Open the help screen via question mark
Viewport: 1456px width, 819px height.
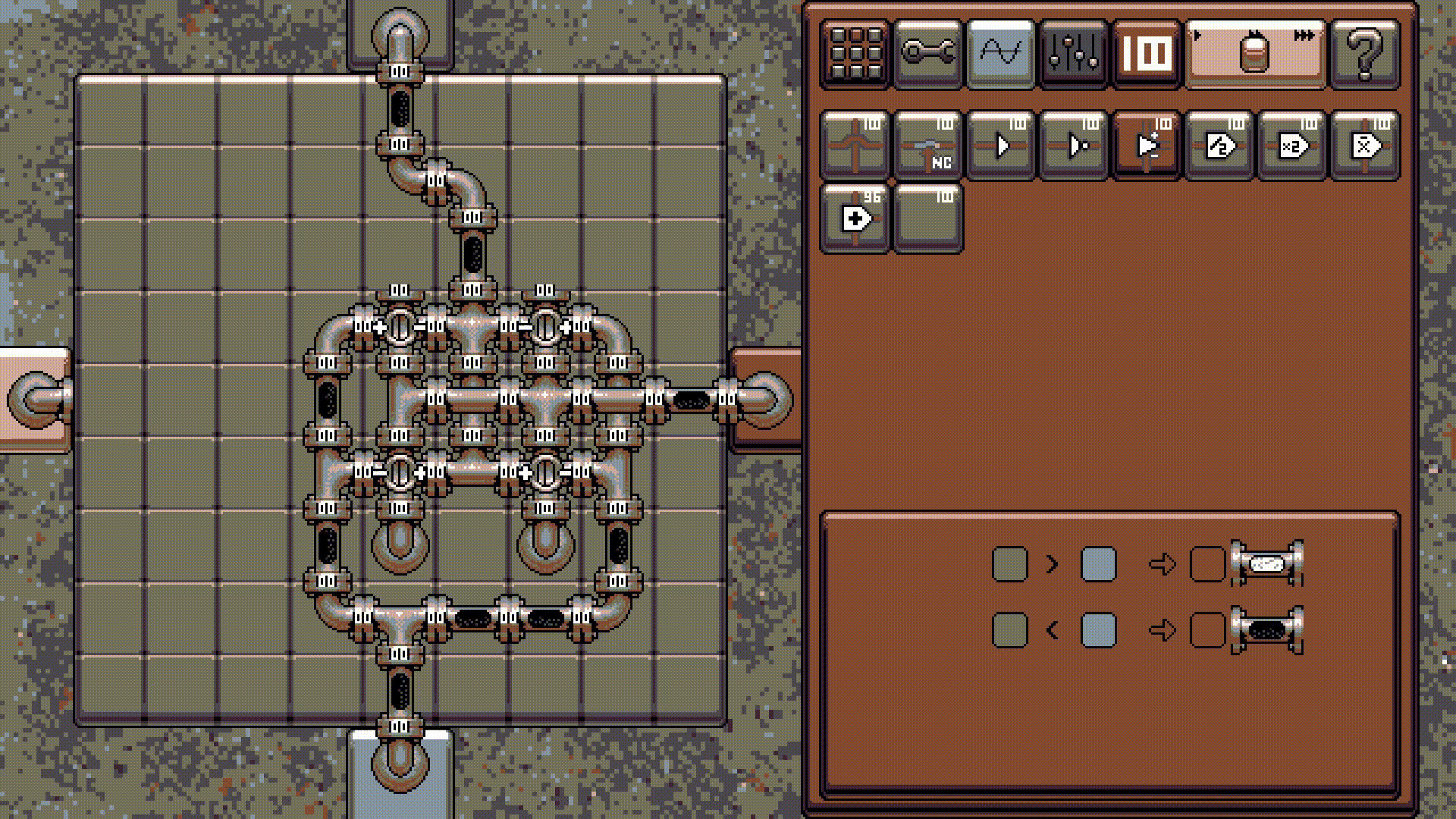pos(1367,53)
